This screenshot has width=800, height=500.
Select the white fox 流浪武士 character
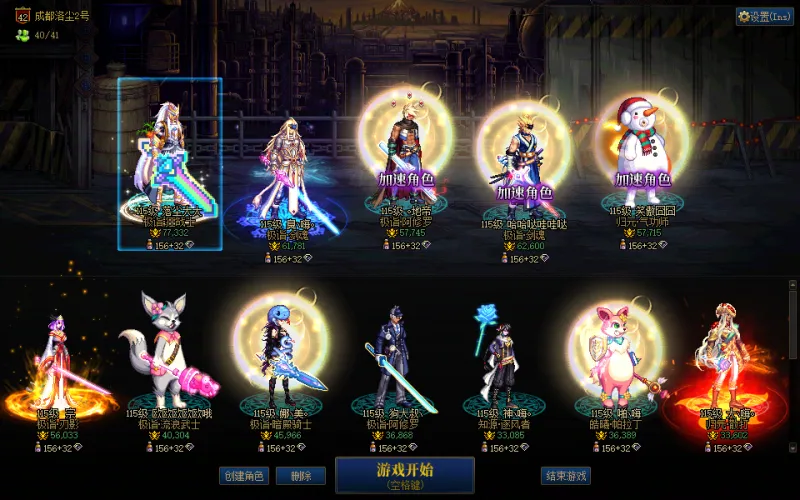point(162,355)
